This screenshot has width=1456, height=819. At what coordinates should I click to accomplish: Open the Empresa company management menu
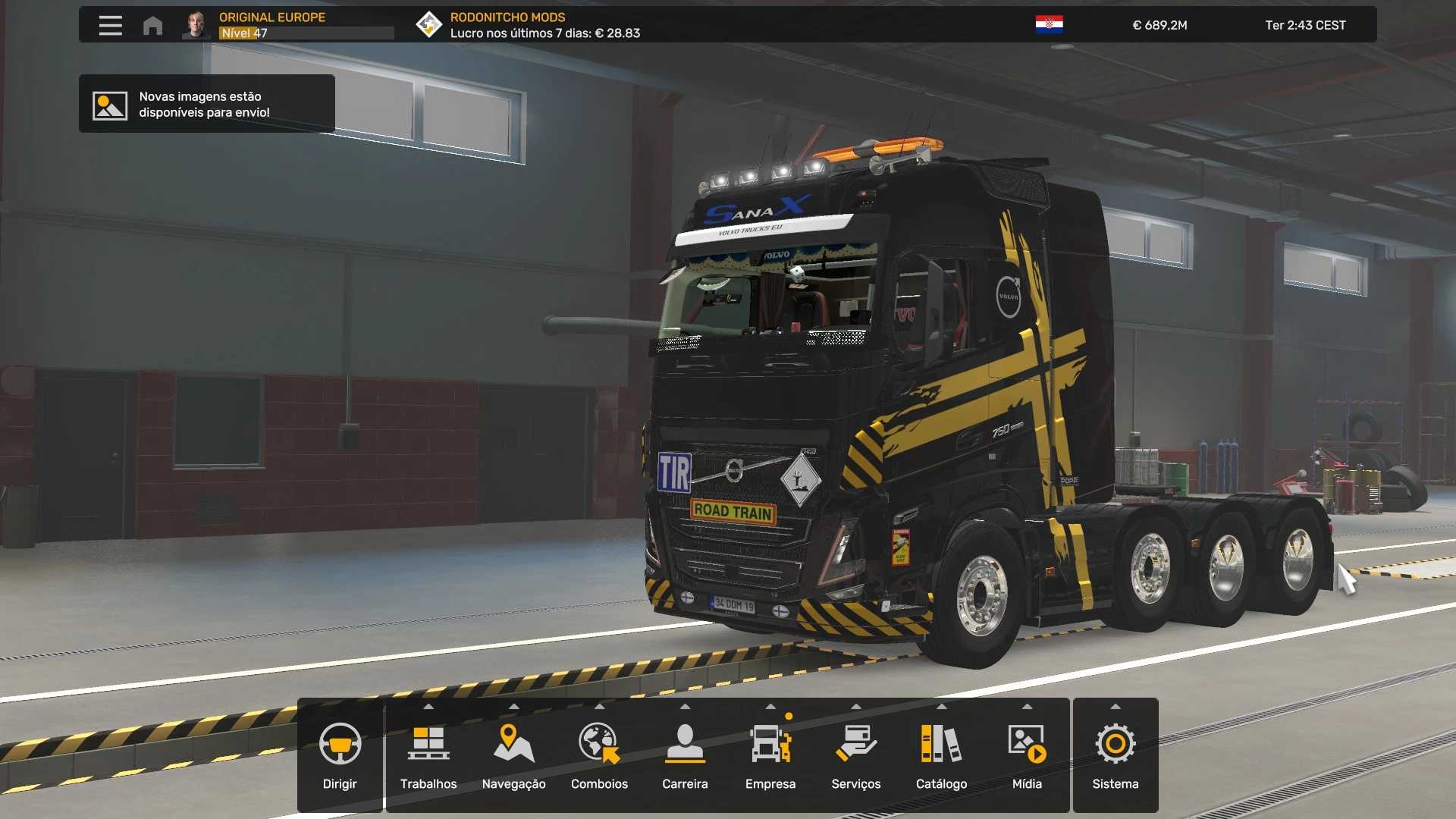770,755
